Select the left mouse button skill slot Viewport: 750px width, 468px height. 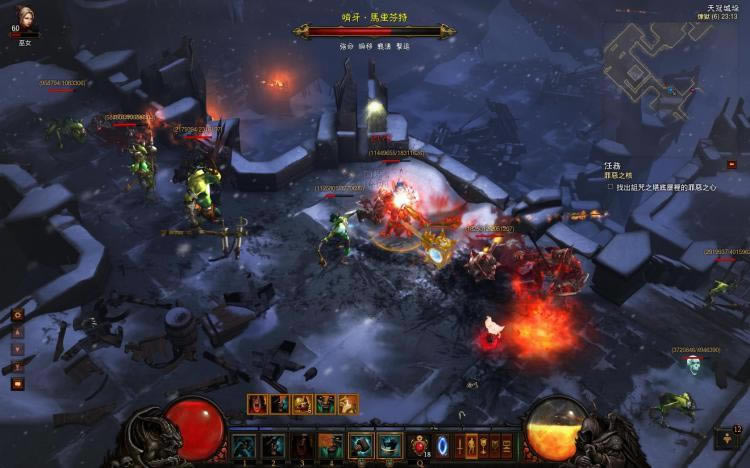coord(361,445)
